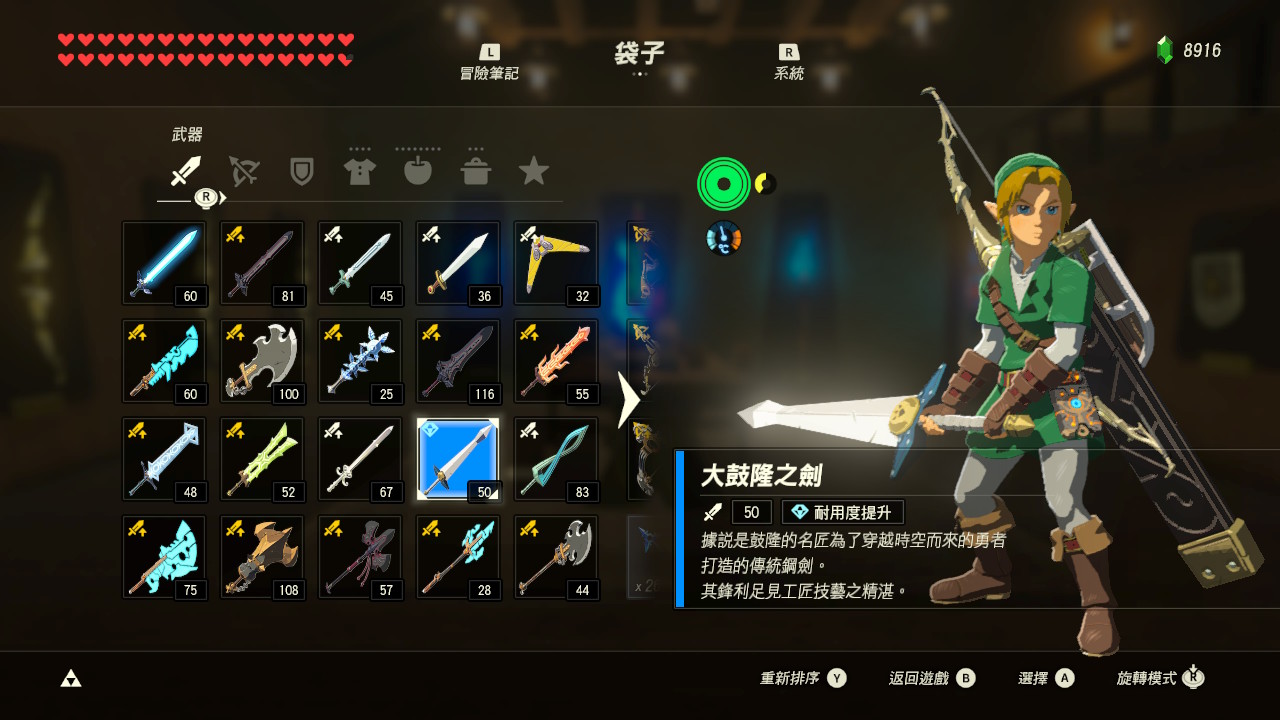The height and width of the screenshot is (720, 1280).
Task: Open the materials pot category icon
Action: click(x=476, y=170)
